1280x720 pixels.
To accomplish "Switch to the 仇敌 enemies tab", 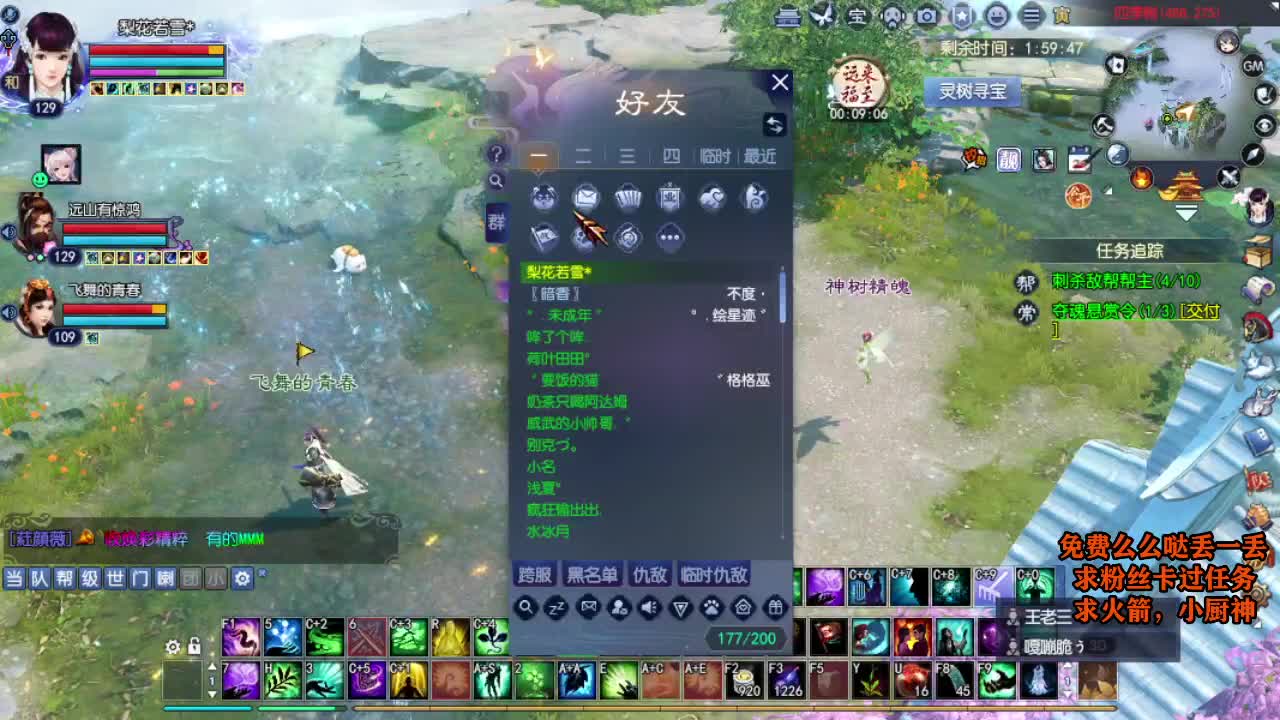I will click(x=650, y=574).
